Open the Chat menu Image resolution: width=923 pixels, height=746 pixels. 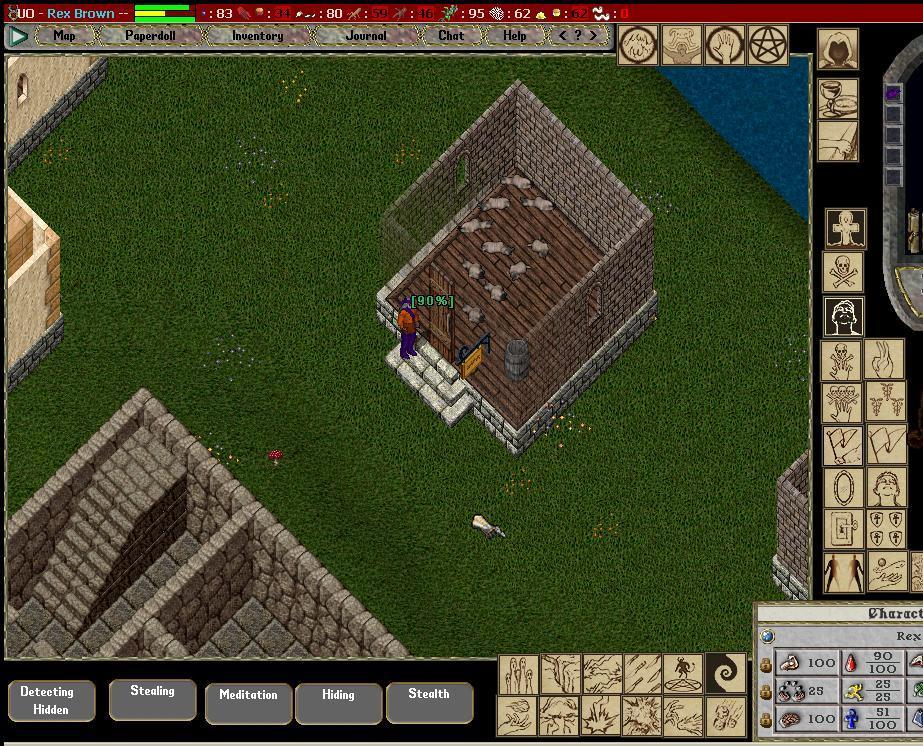tap(451, 36)
